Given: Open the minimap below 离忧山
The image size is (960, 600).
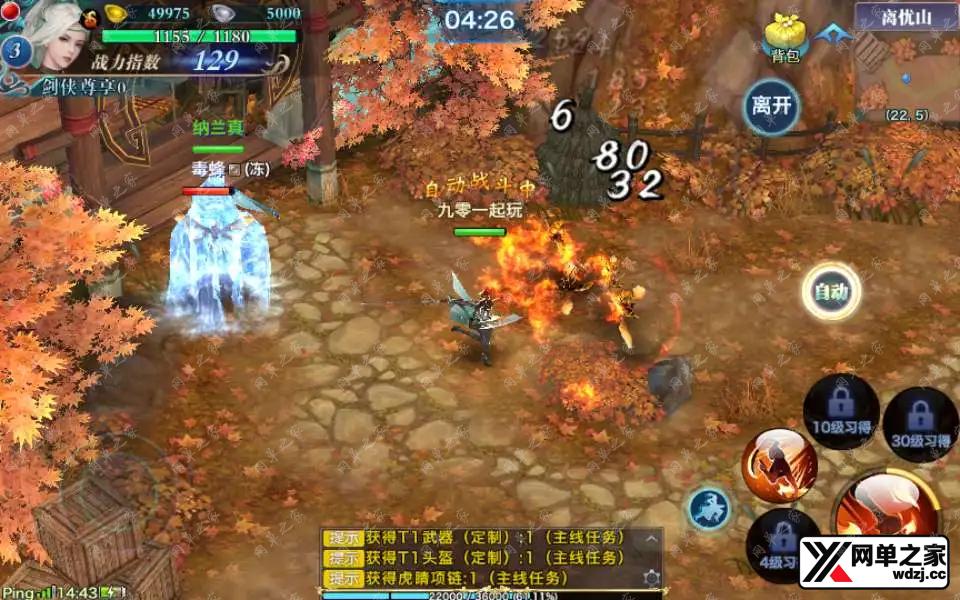Looking at the screenshot, I should [x=905, y=75].
